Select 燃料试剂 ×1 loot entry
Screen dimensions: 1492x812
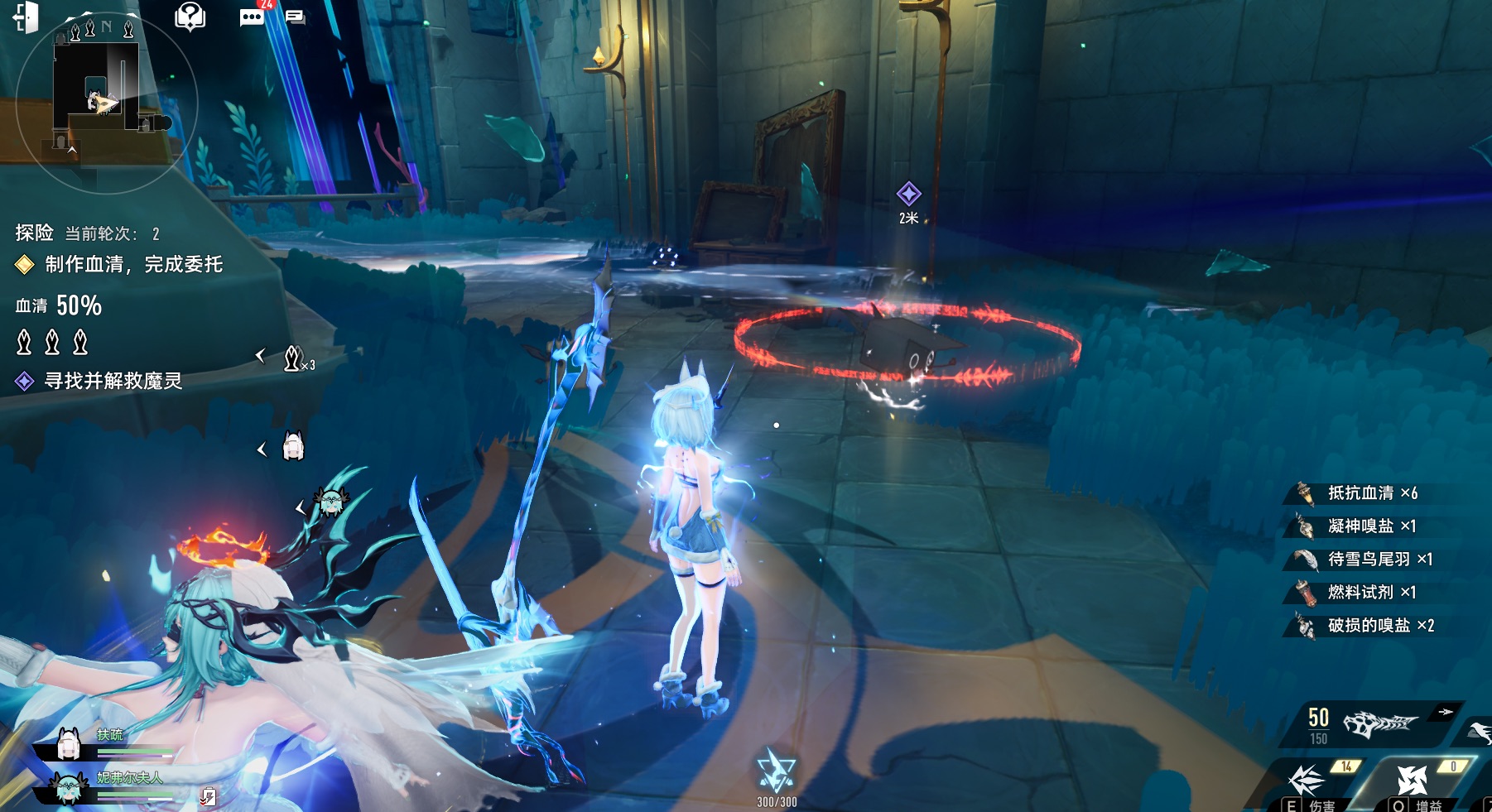tap(1370, 593)
